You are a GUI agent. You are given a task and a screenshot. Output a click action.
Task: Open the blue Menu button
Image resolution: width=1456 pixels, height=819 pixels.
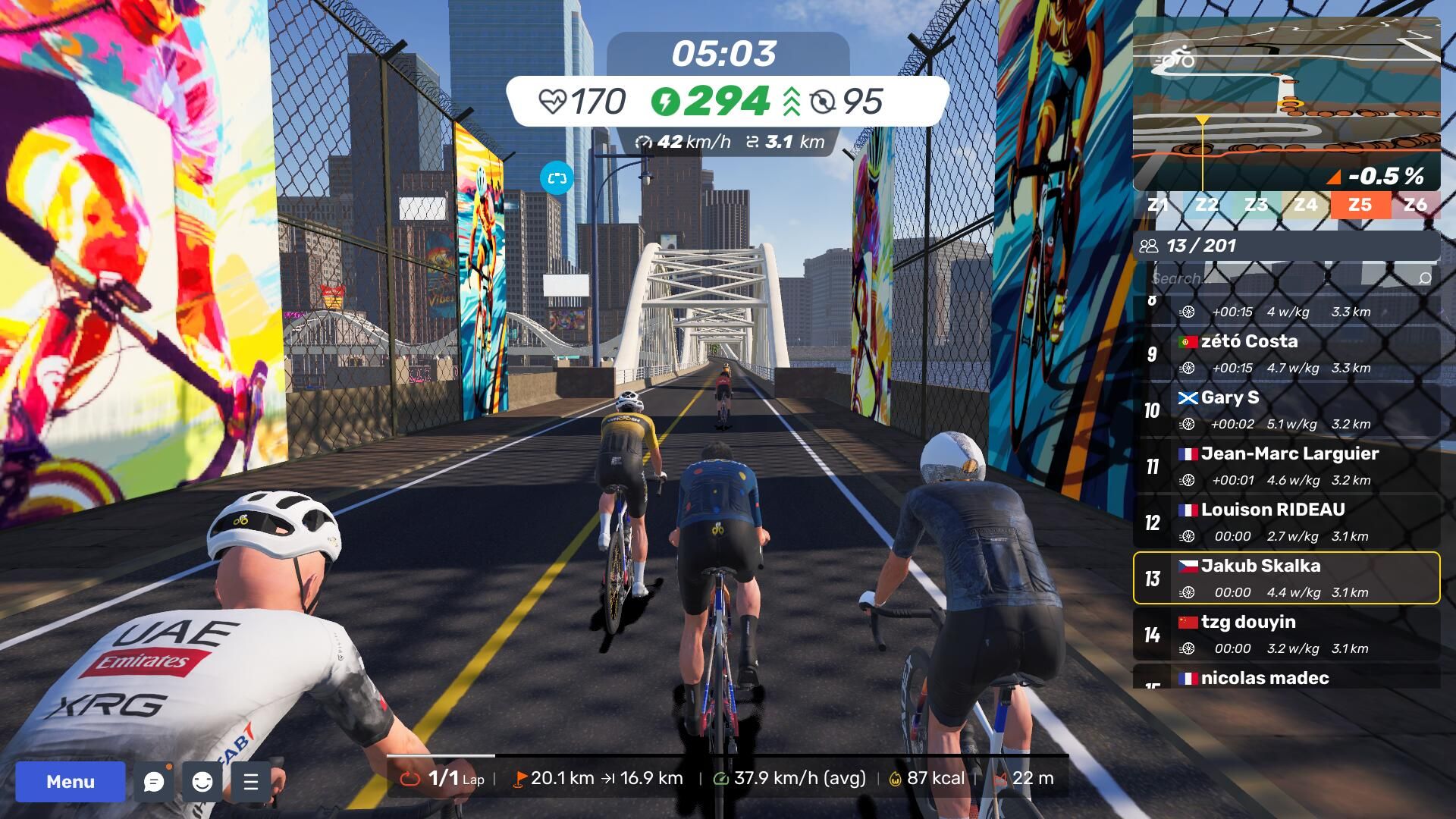(70, 781)
